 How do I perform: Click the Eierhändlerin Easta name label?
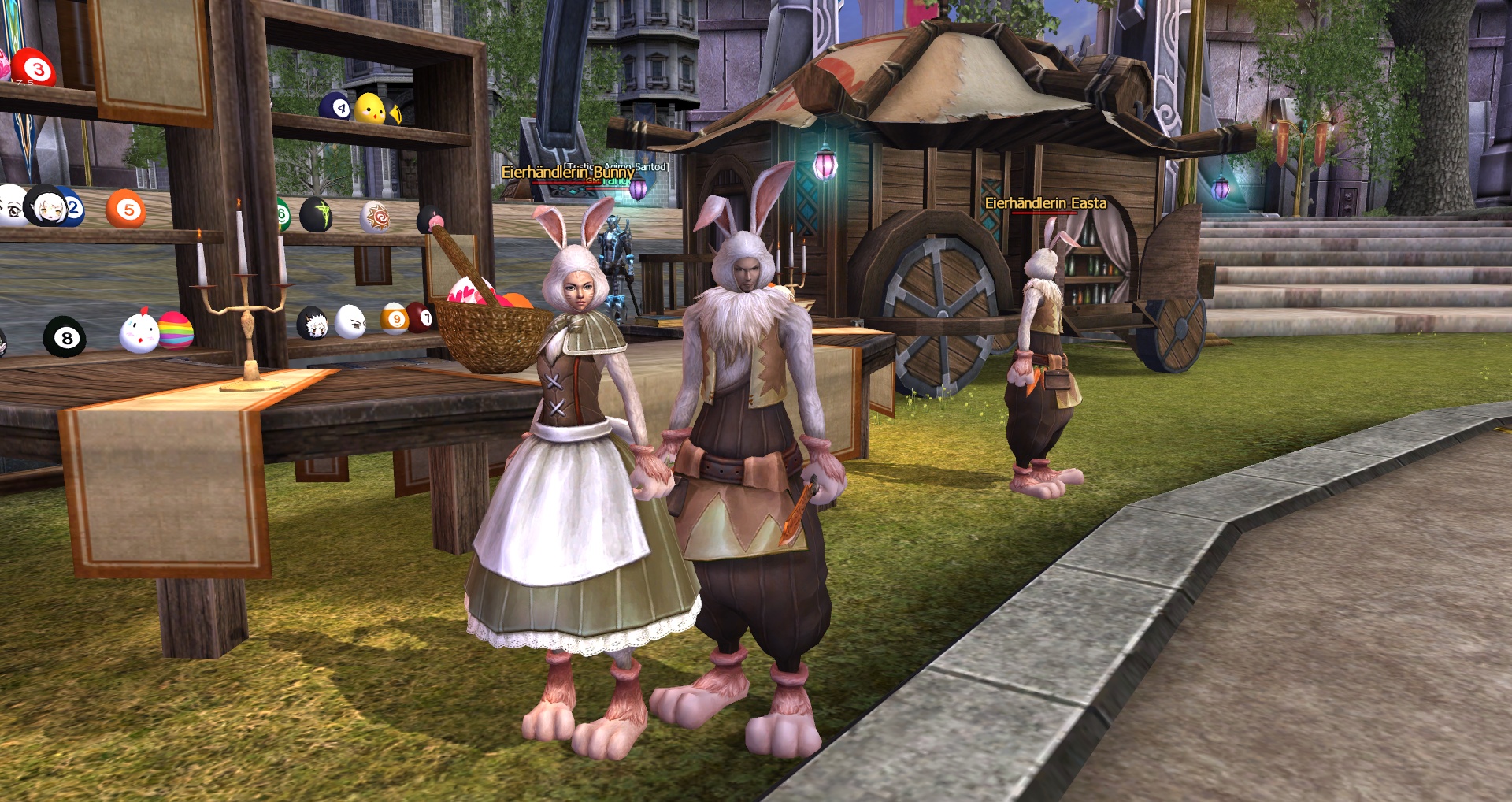(1045, 203)
